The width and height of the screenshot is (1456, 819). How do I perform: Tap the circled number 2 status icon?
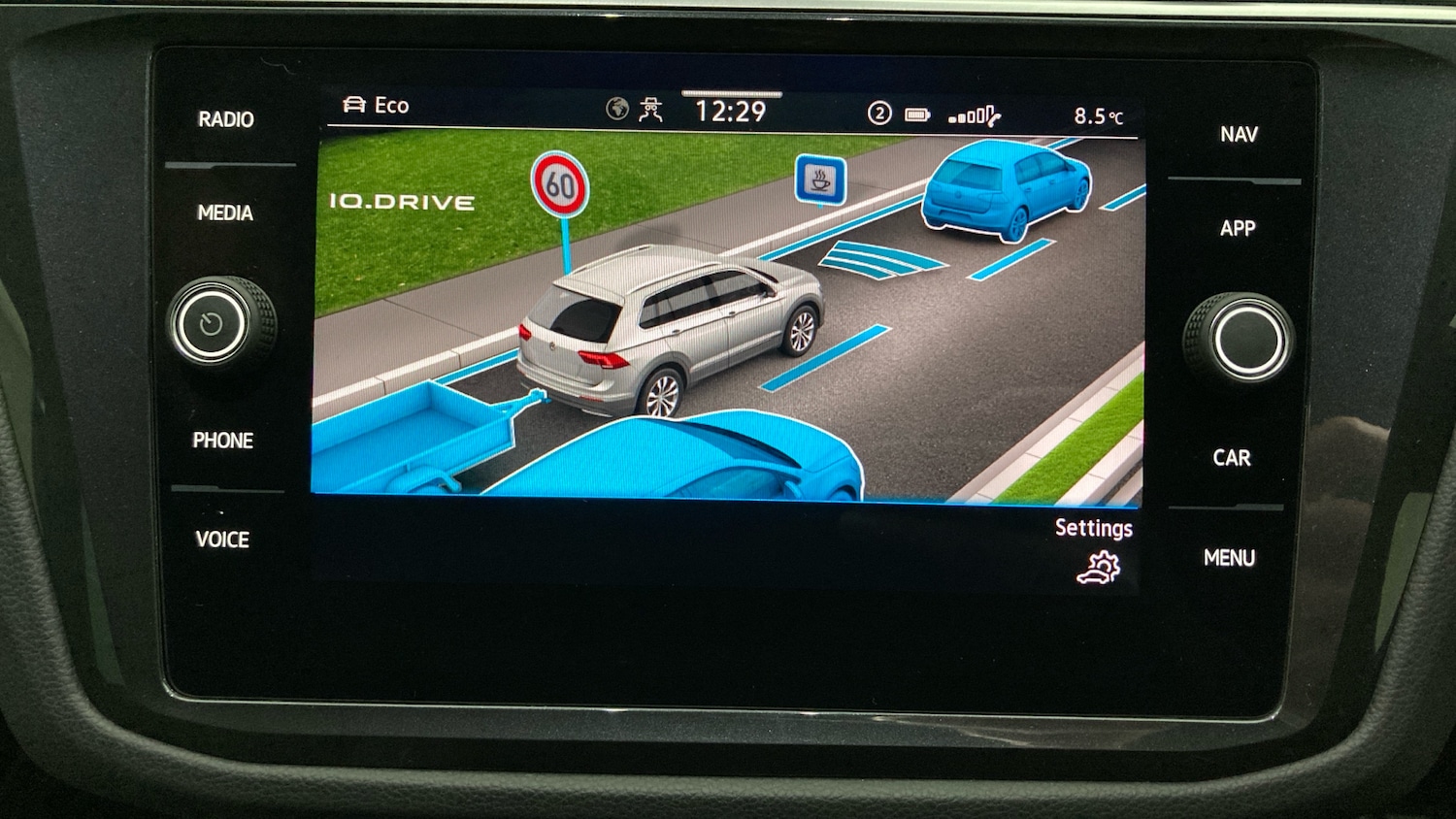877,114
